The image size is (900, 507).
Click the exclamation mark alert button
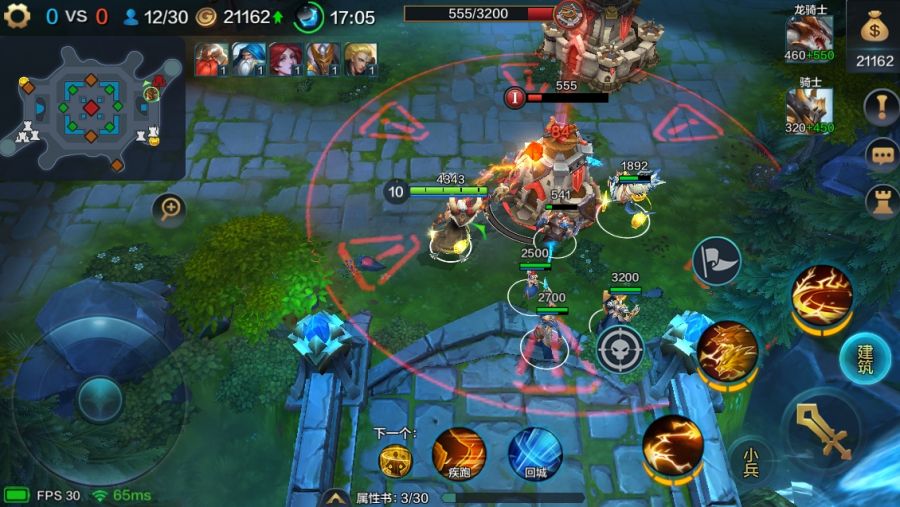click(x=881, y=108)
